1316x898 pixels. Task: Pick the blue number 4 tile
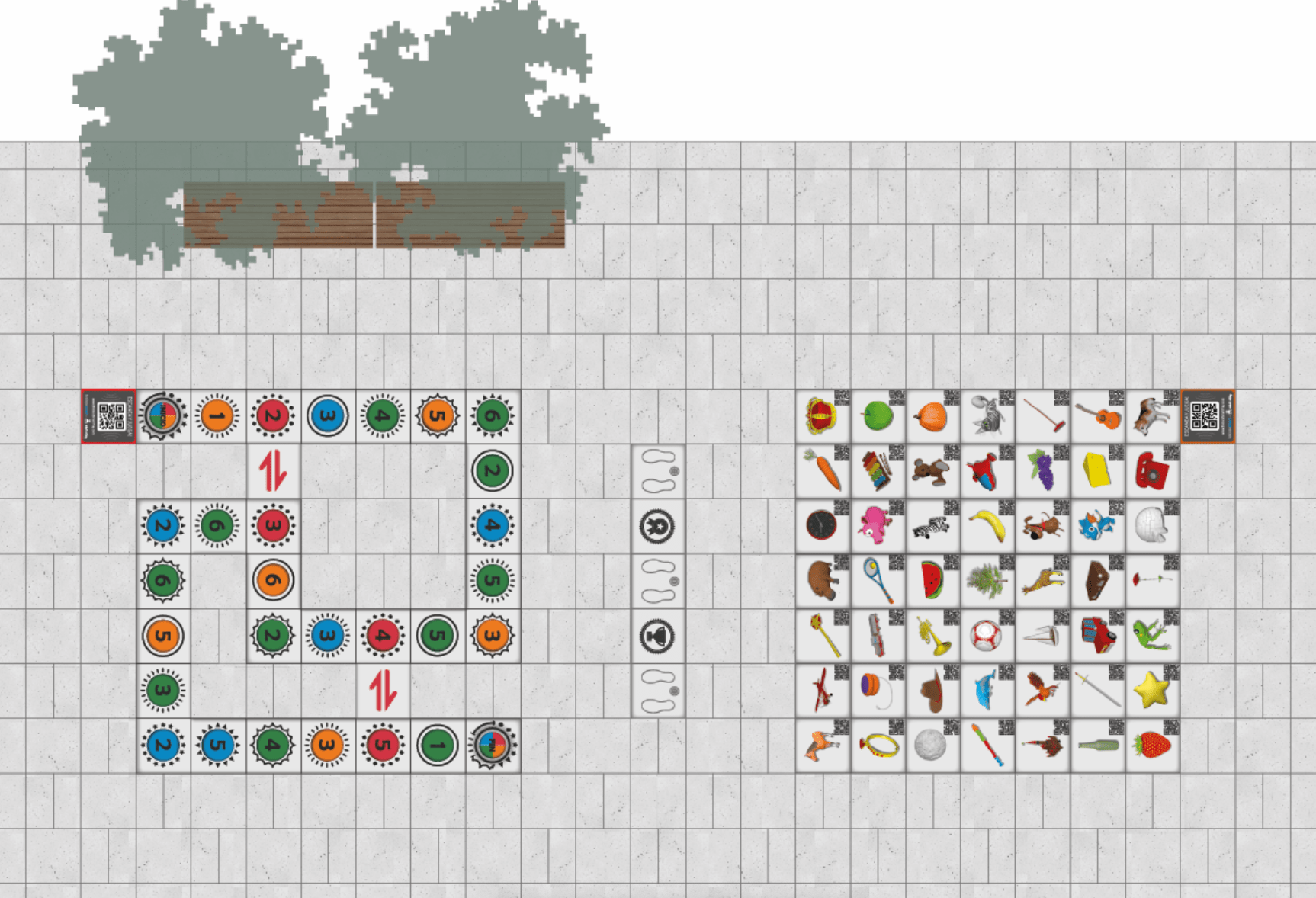493,525
